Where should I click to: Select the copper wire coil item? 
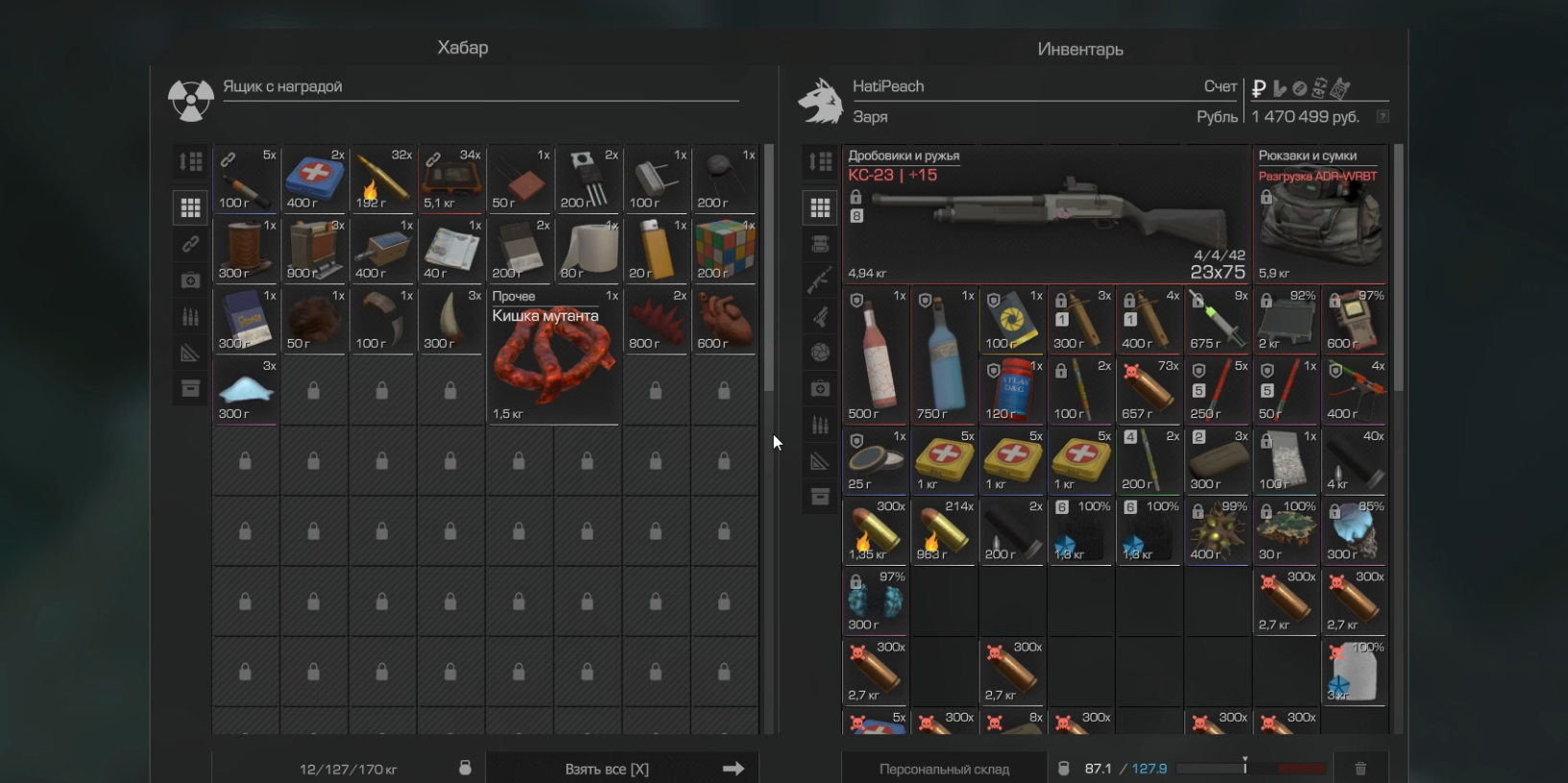pyautogui.click(x=246, y=249)
